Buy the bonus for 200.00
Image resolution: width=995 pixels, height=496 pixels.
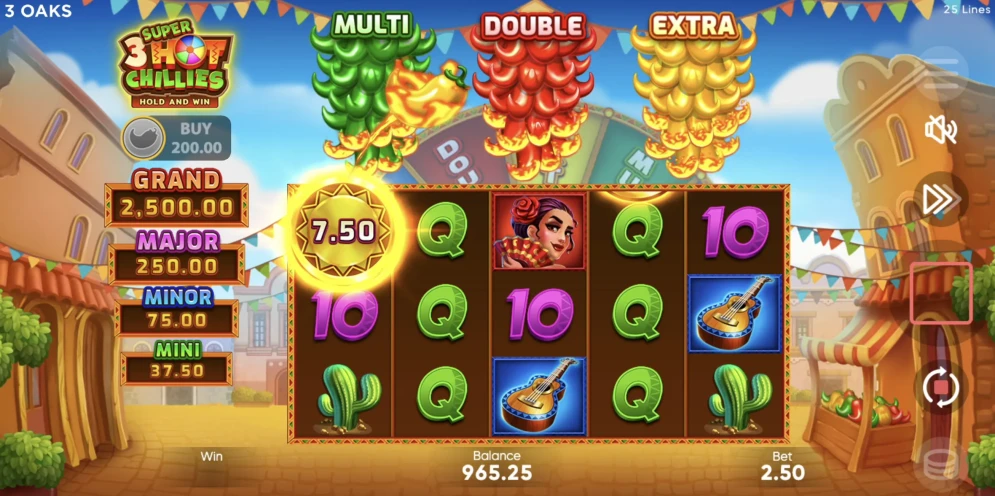(x=176, y=138)
